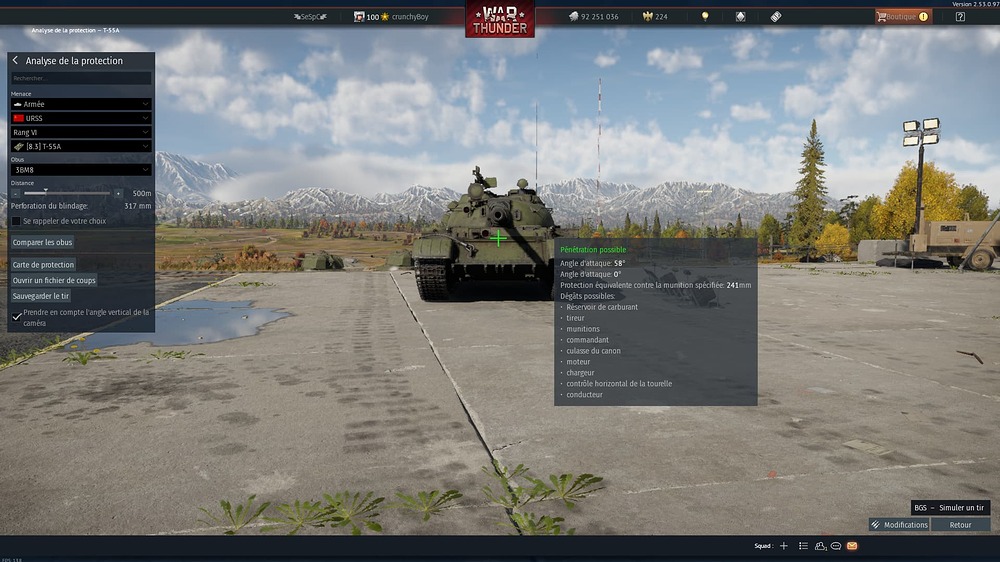Open the Boutique shop
This screenshot has width=1000, height=562.
point(902,17)
